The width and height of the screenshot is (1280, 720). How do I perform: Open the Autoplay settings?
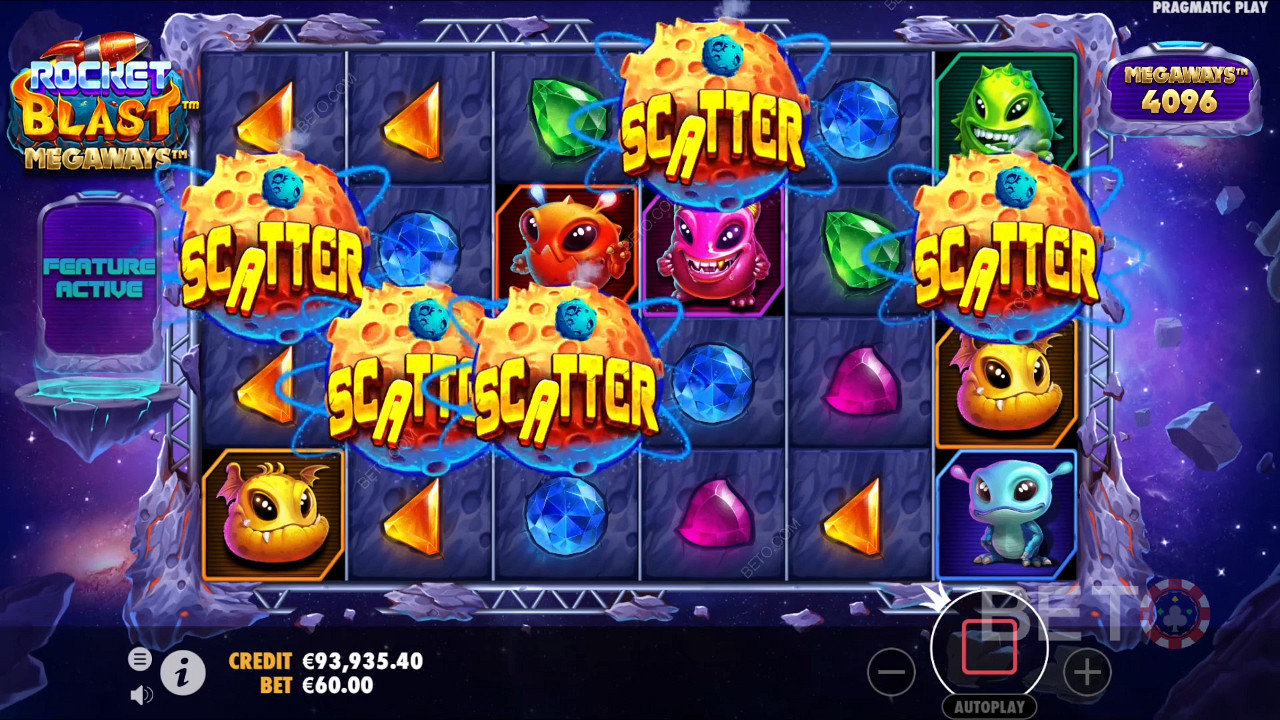pyautogui.click(x=989, y=707)
